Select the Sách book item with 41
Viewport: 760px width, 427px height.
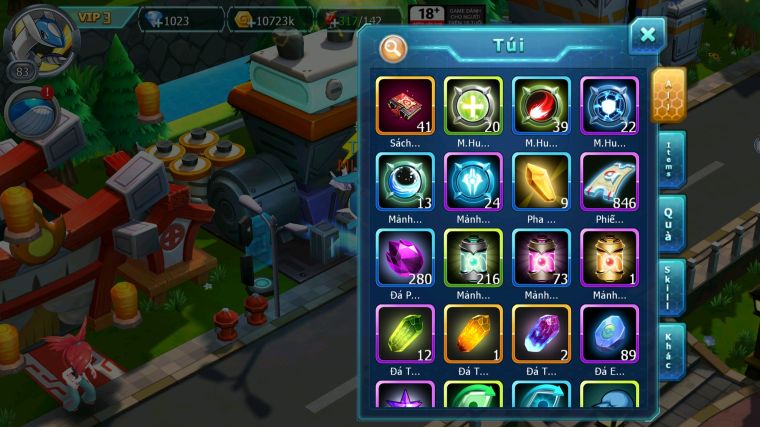(405, 105)
